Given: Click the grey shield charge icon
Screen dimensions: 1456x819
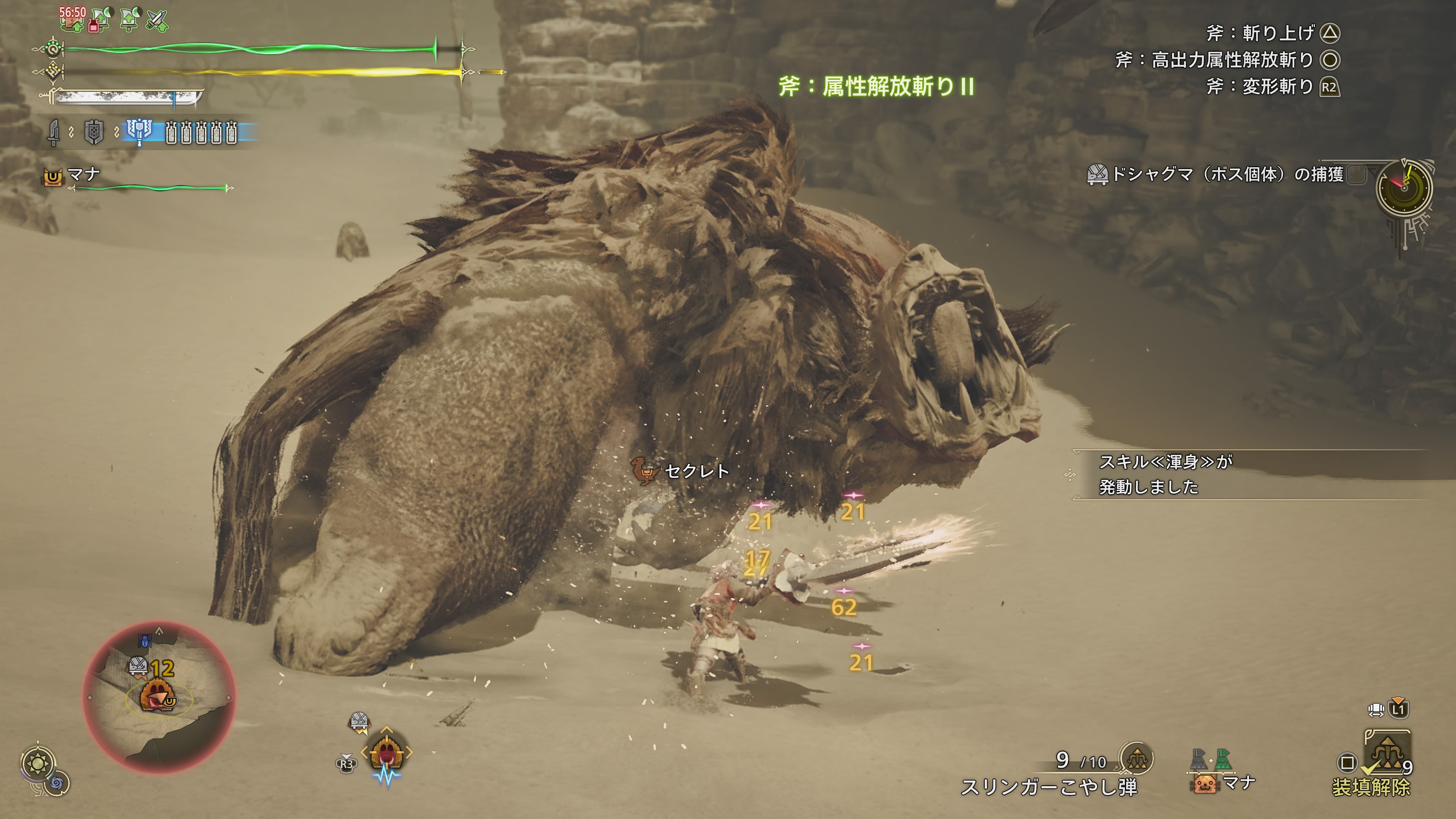Looking at the screenshot, I should tap(94, 132).
